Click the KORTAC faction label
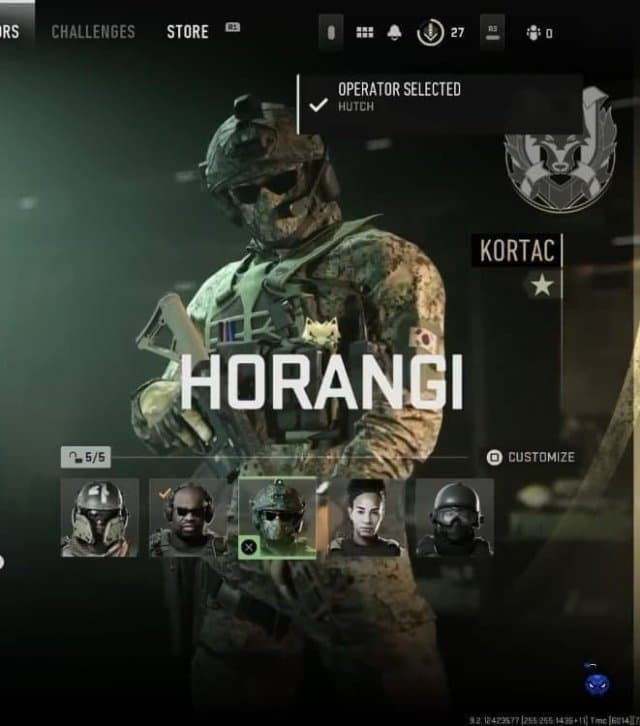This screenshot has width=640, height=726. pos(516,250)
